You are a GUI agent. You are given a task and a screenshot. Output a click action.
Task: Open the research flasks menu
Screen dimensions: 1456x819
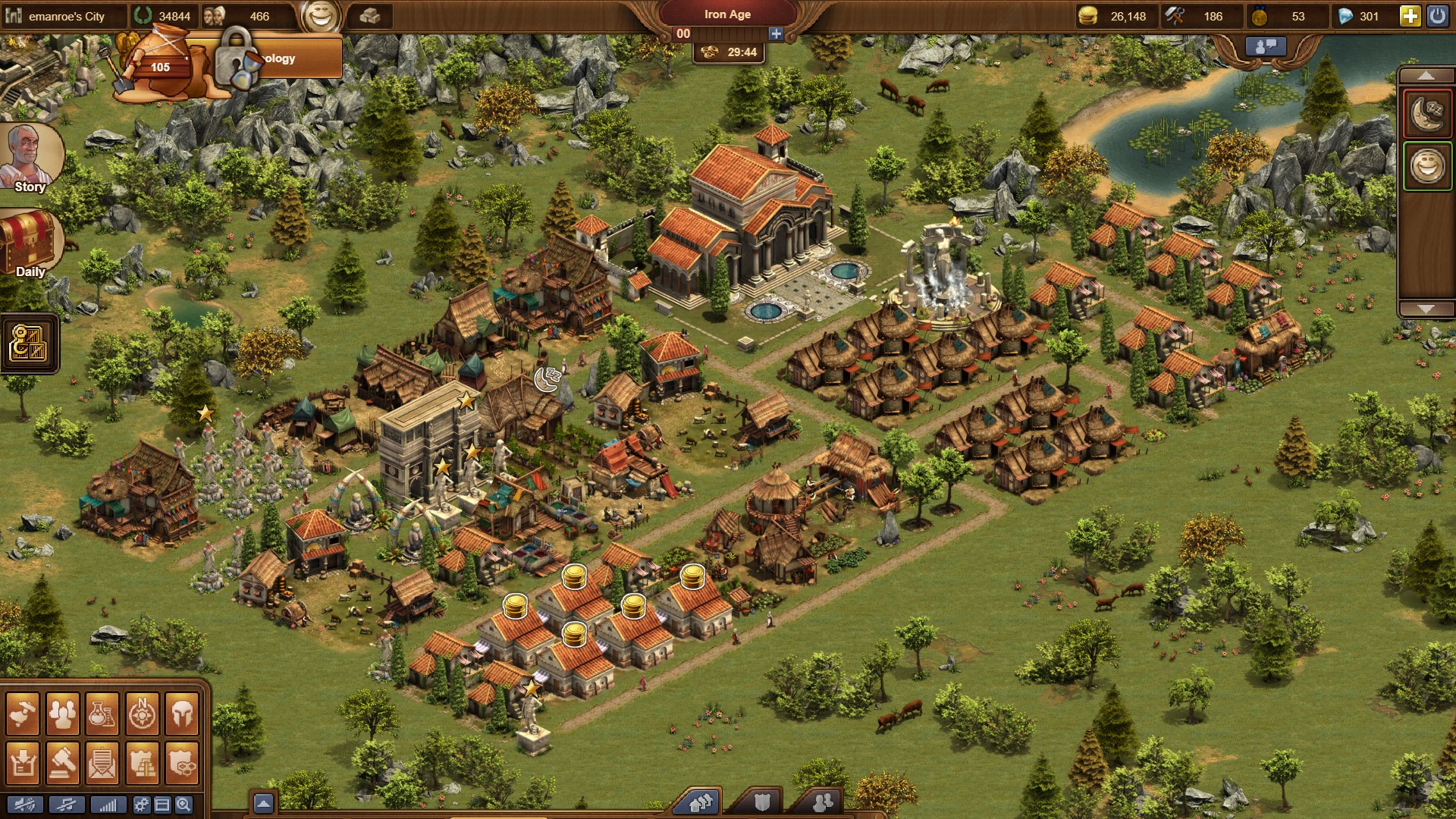point(102,714)
